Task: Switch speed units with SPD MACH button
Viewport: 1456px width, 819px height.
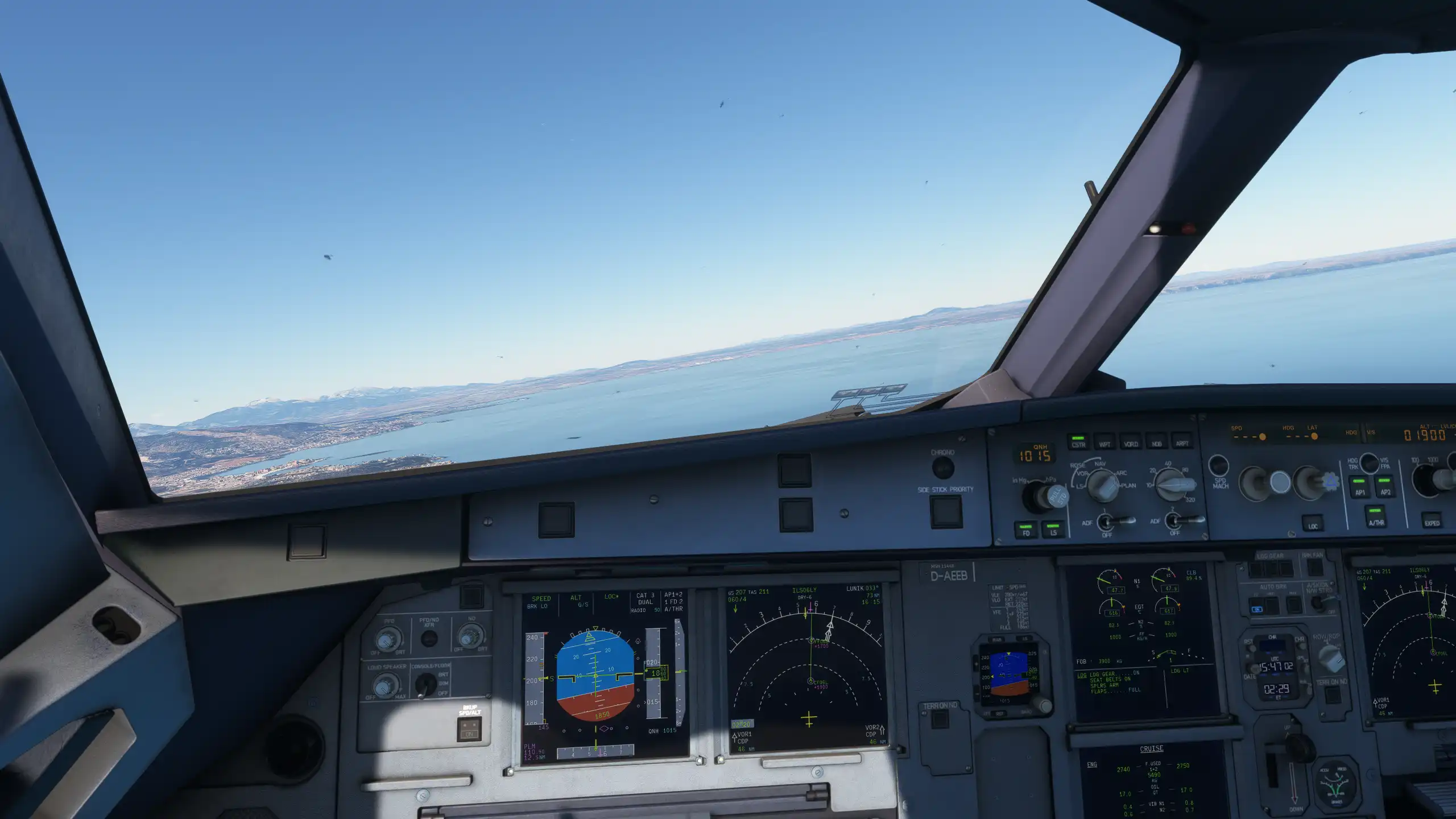Action: click(x=1218, y=465)
